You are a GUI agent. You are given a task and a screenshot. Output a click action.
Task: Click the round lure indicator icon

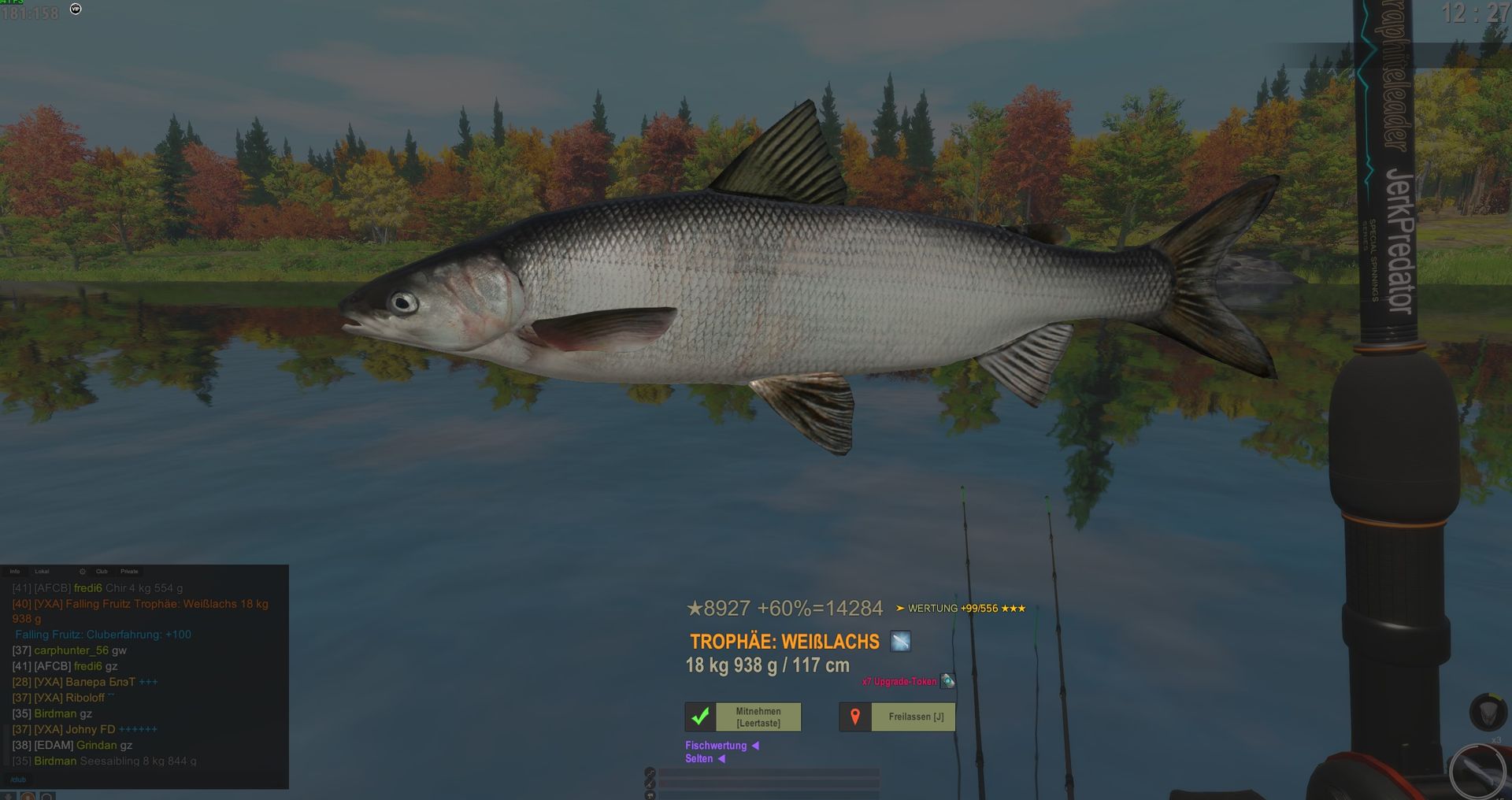click(x=1477, y=771)
